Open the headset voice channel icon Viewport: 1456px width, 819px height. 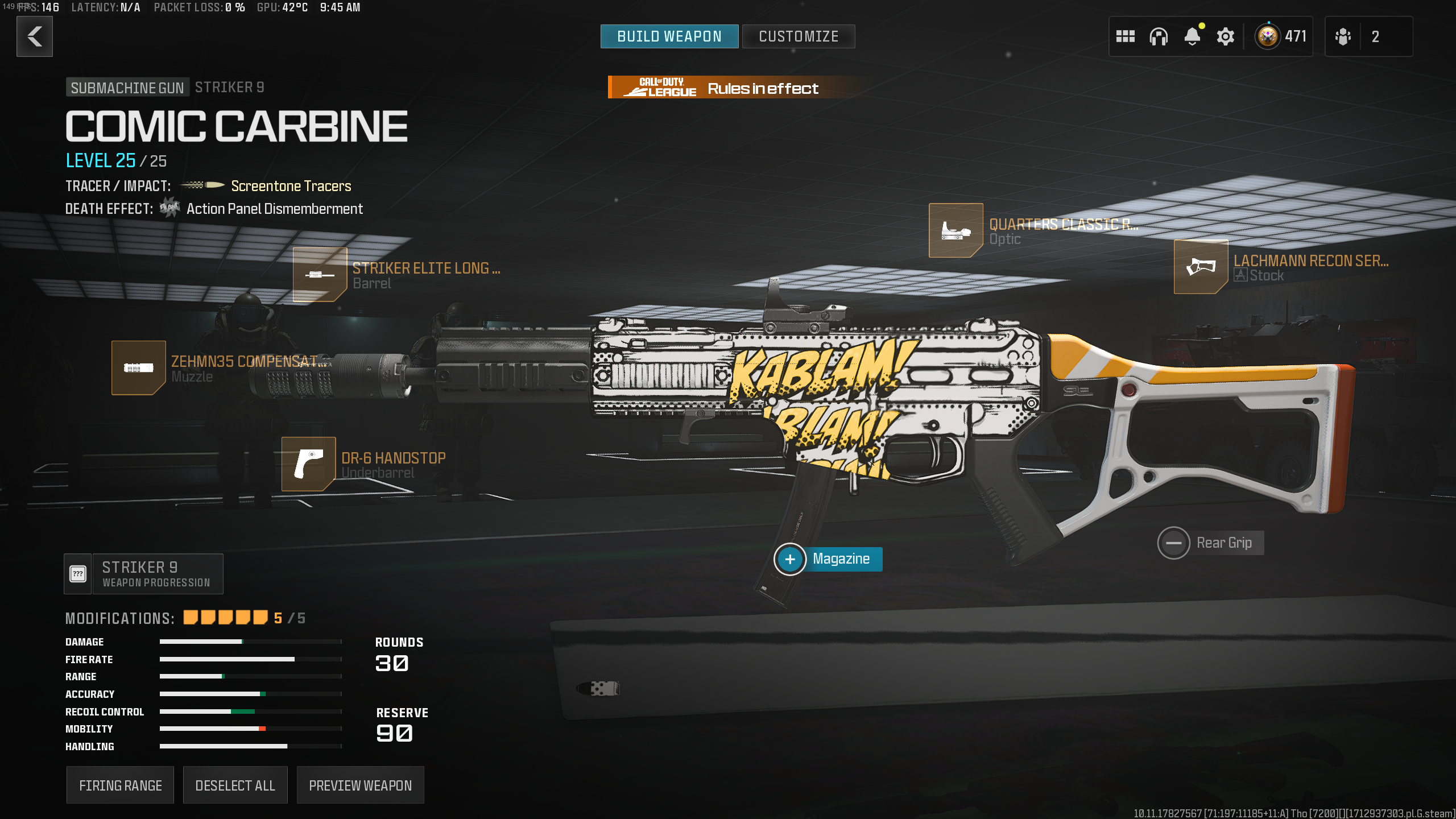tap(1158, 37)
